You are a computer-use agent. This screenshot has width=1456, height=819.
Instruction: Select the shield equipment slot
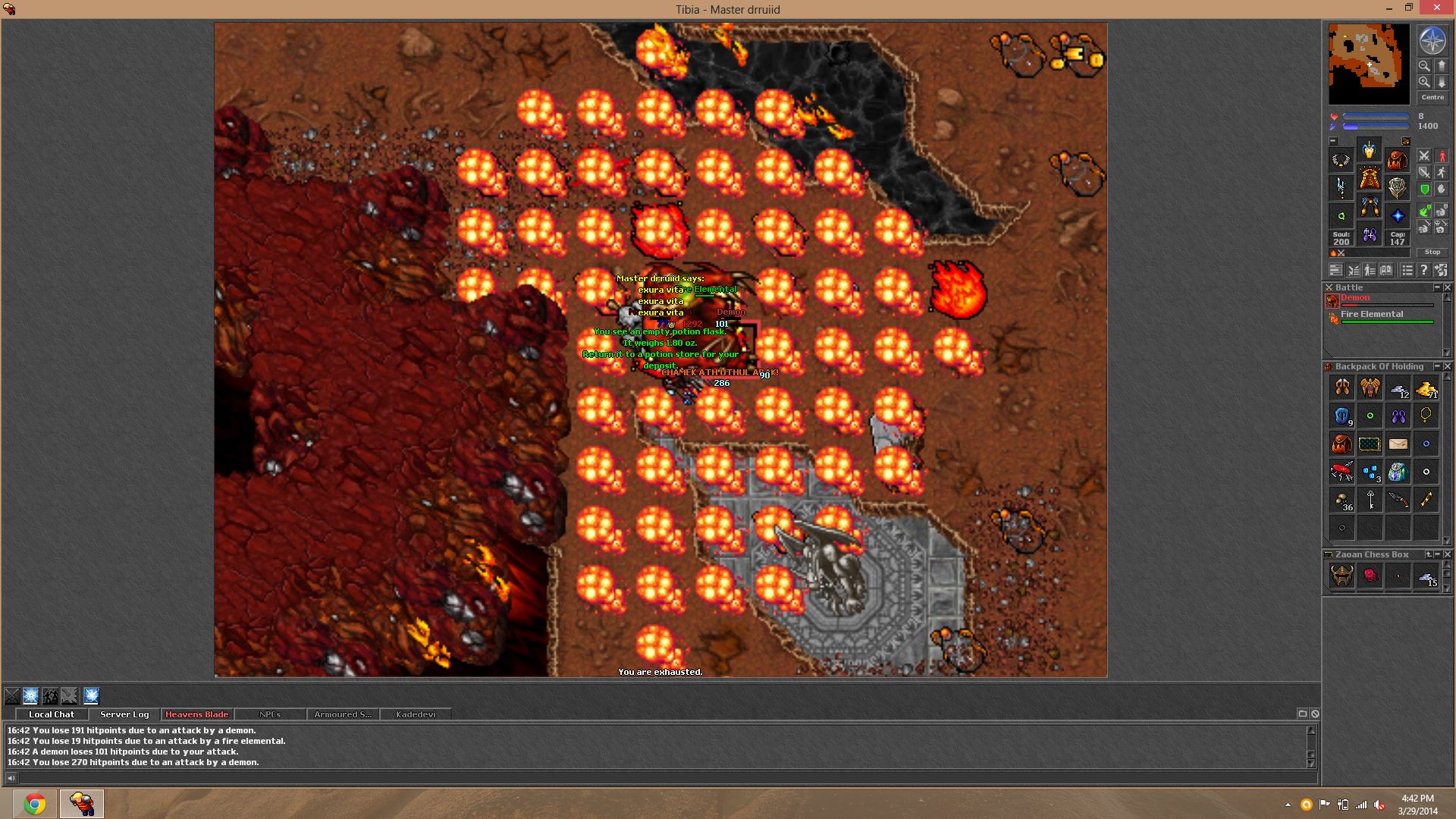click(x=1397, y=187)
